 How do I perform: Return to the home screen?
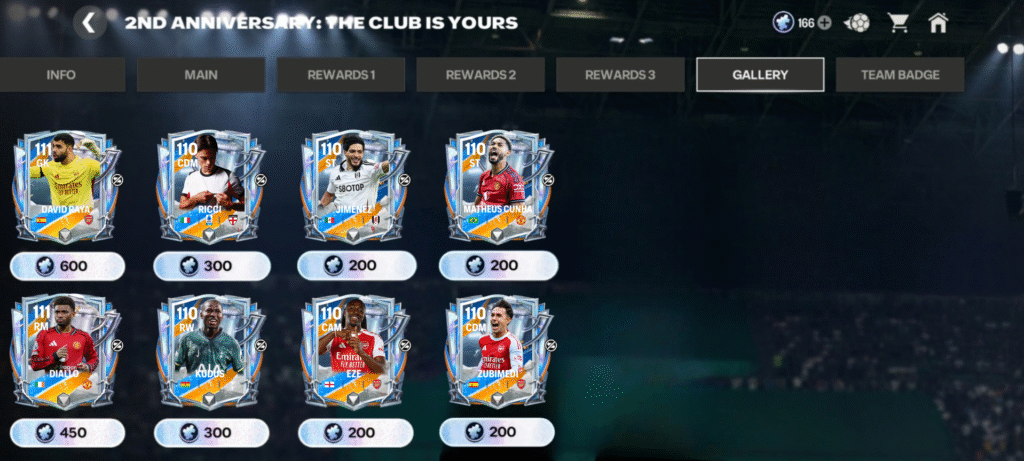point(937,23)
